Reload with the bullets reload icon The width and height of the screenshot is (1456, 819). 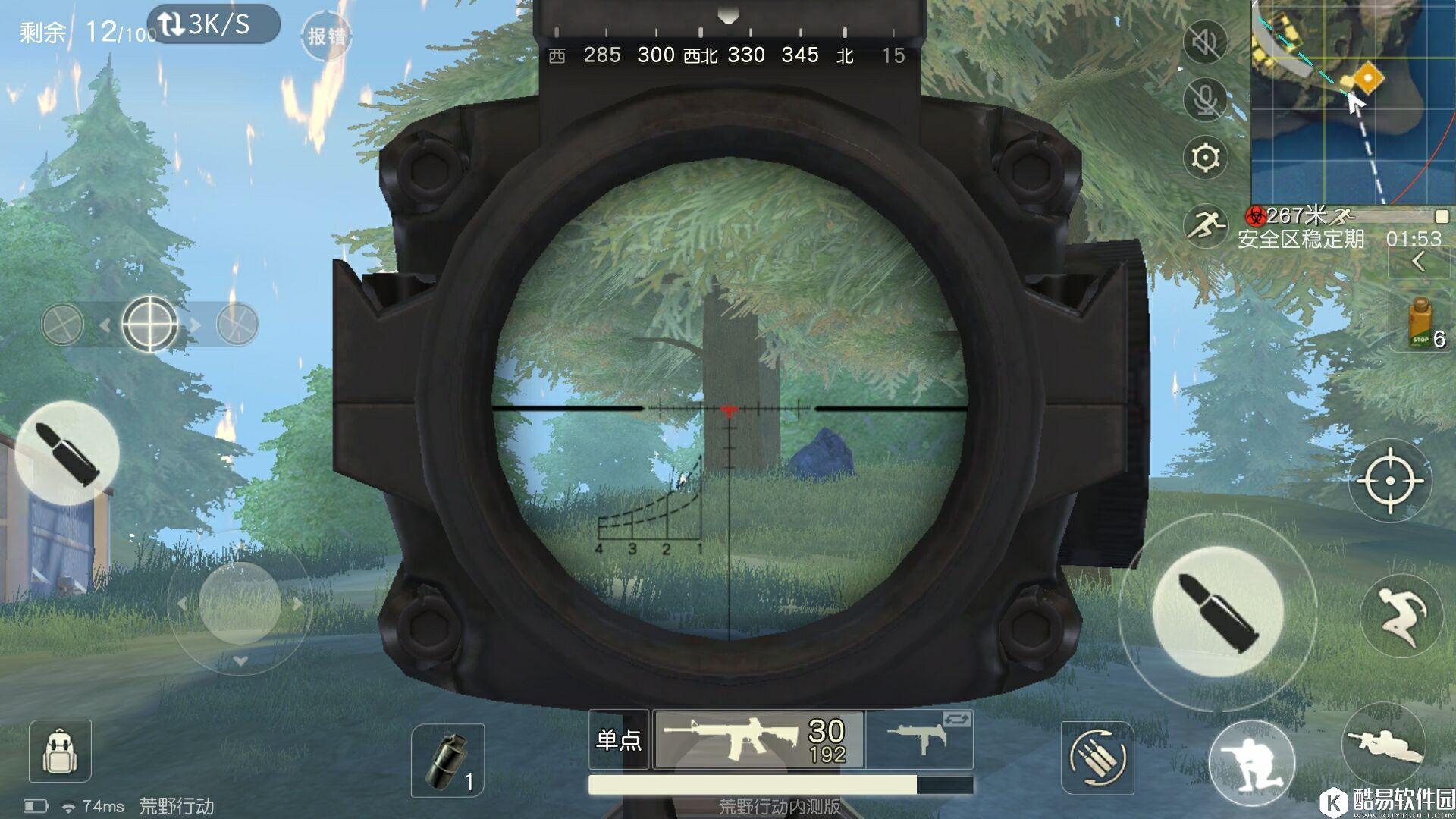[1097, 758]
